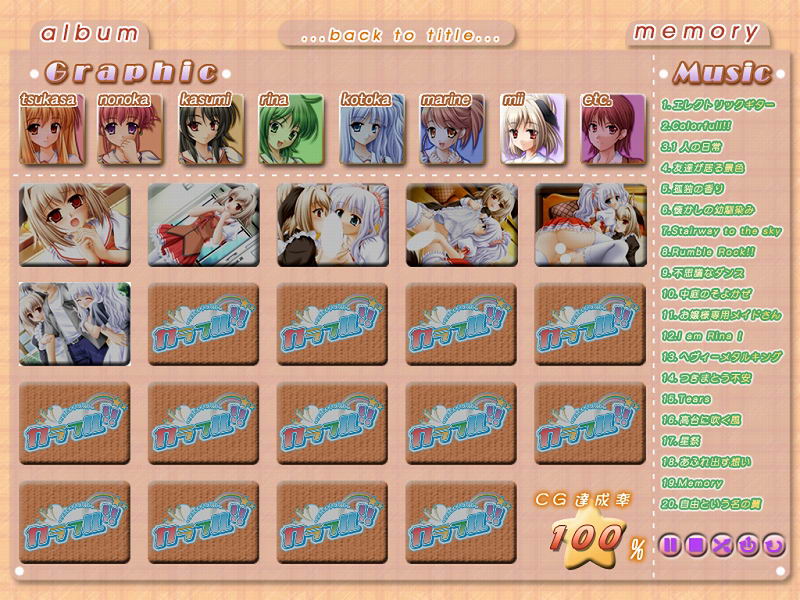Select the rina character portrait
This screenshot has width=800, height=600.
coord(291,130)
